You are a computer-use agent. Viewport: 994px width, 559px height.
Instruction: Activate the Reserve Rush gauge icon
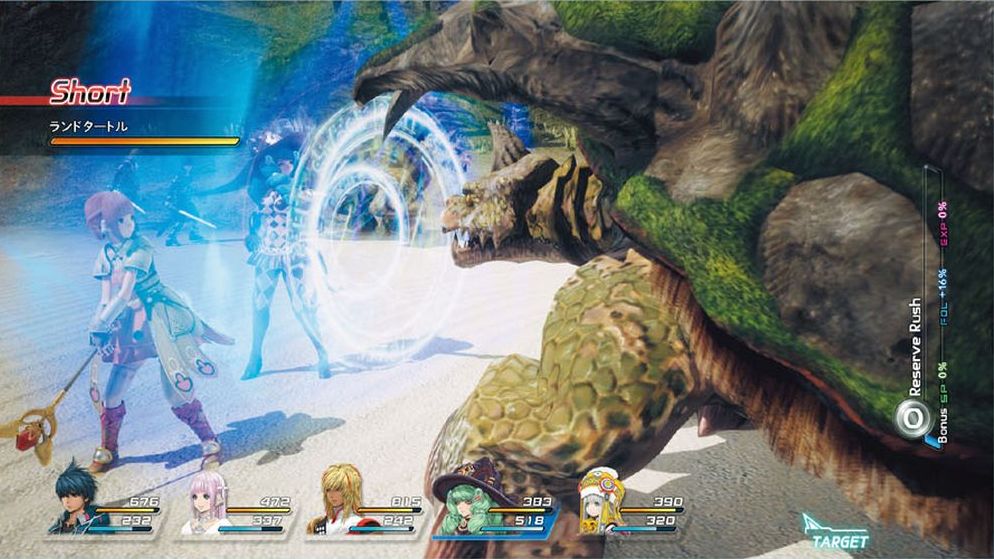coord(910,419)
